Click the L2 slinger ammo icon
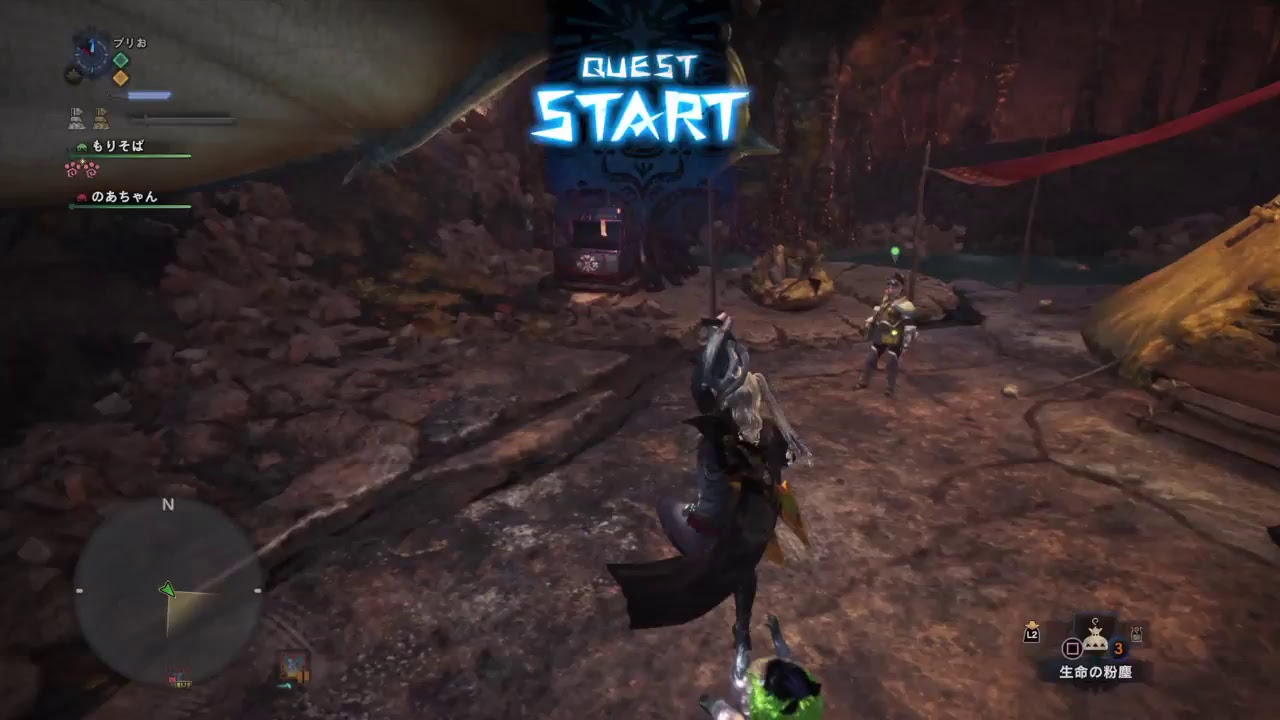 tap(1031, 634)
